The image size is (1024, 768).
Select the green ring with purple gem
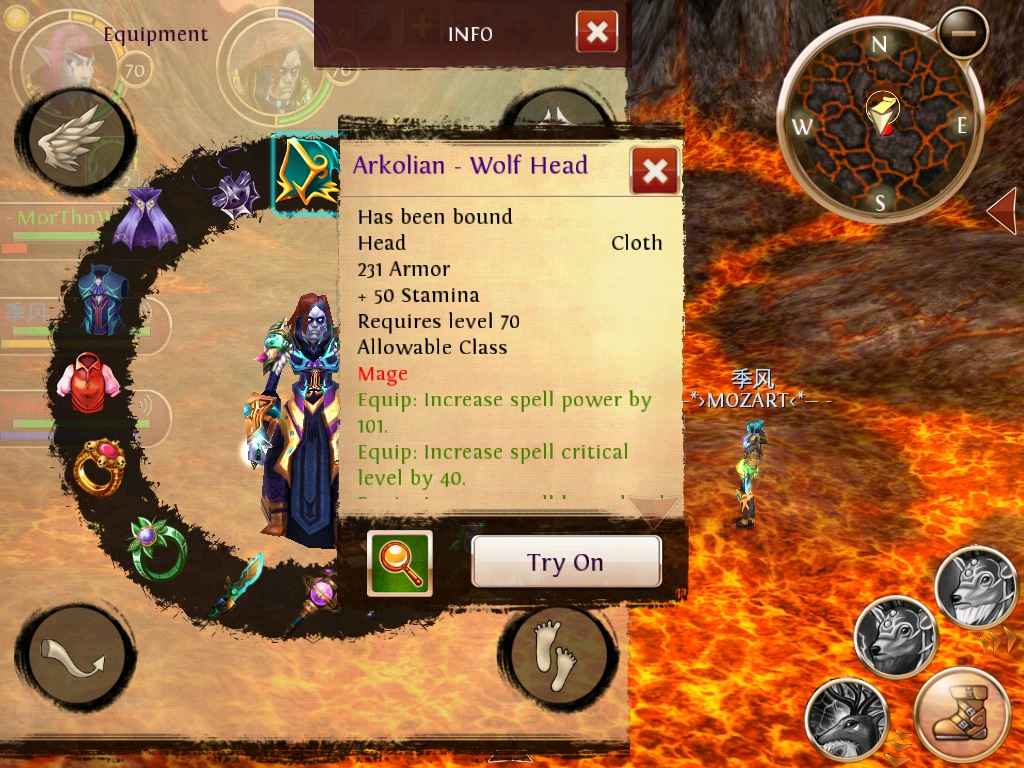[157, 546]
